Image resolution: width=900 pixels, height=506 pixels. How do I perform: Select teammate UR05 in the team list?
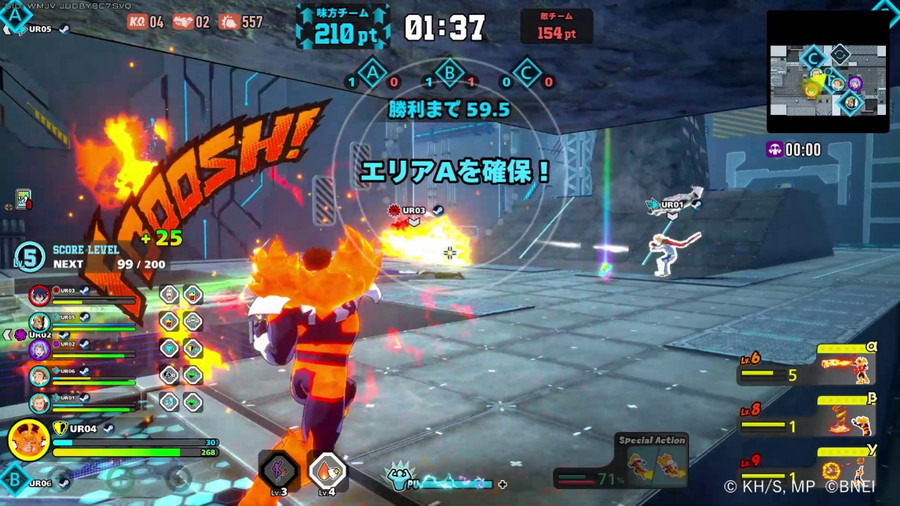coord(40,322)
